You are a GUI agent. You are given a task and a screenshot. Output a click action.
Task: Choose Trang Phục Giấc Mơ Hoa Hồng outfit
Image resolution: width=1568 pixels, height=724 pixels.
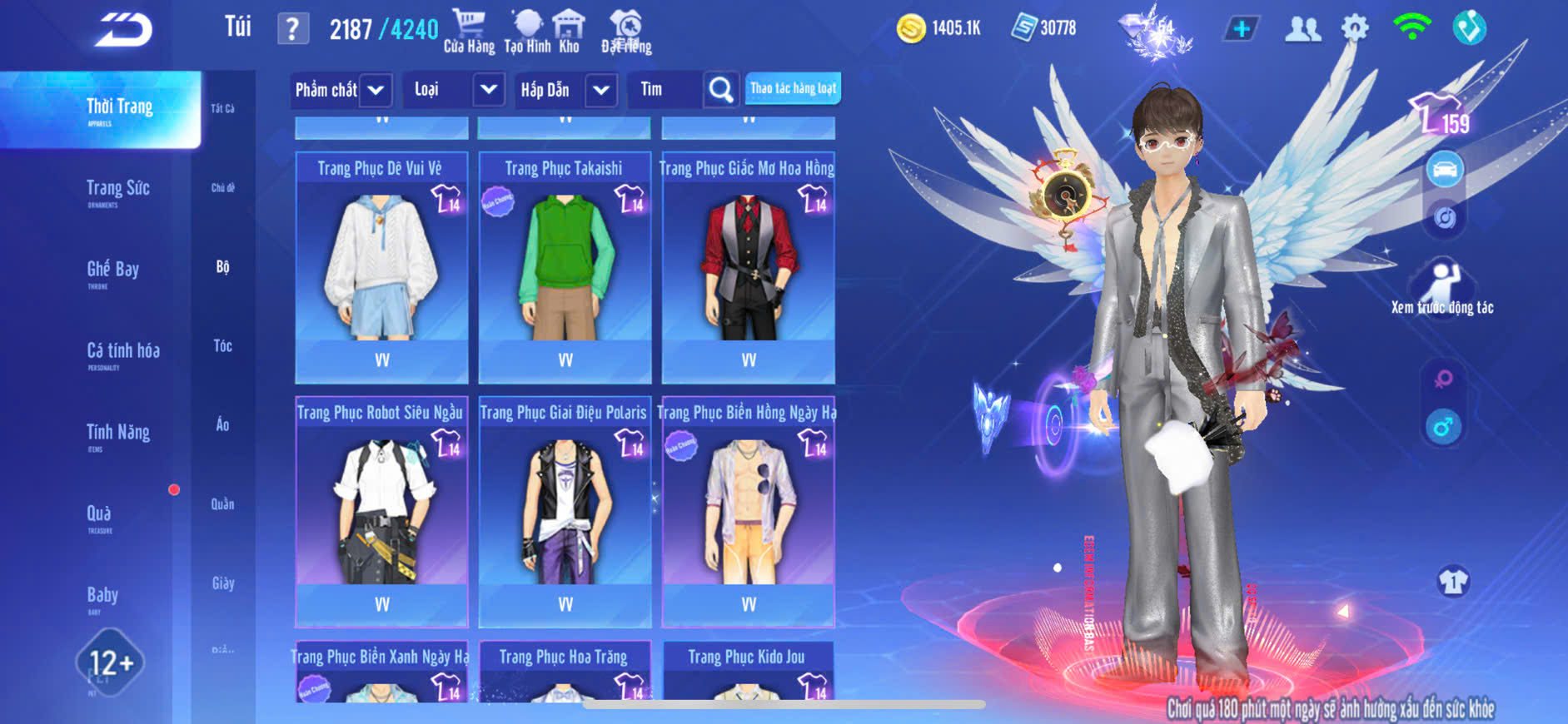pyautogui.click(x=748, y=266)
